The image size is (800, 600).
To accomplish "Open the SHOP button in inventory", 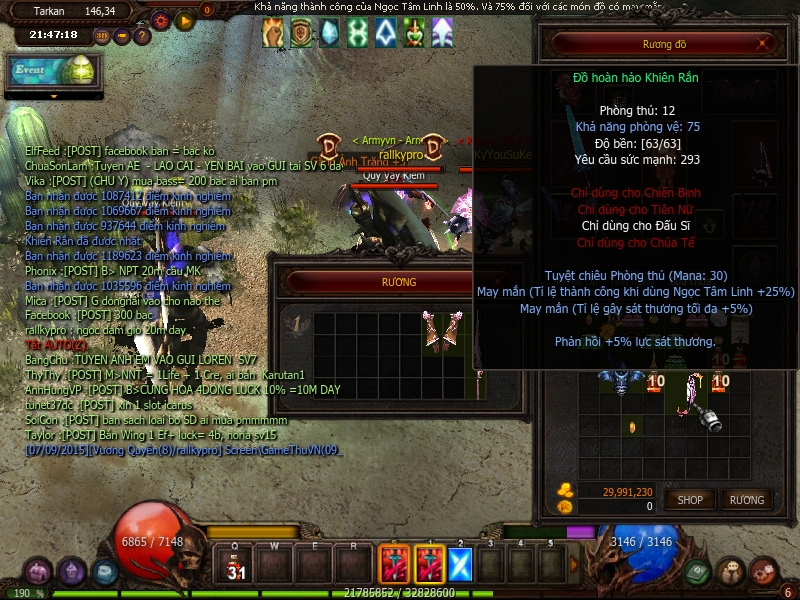I will (690, 499).
